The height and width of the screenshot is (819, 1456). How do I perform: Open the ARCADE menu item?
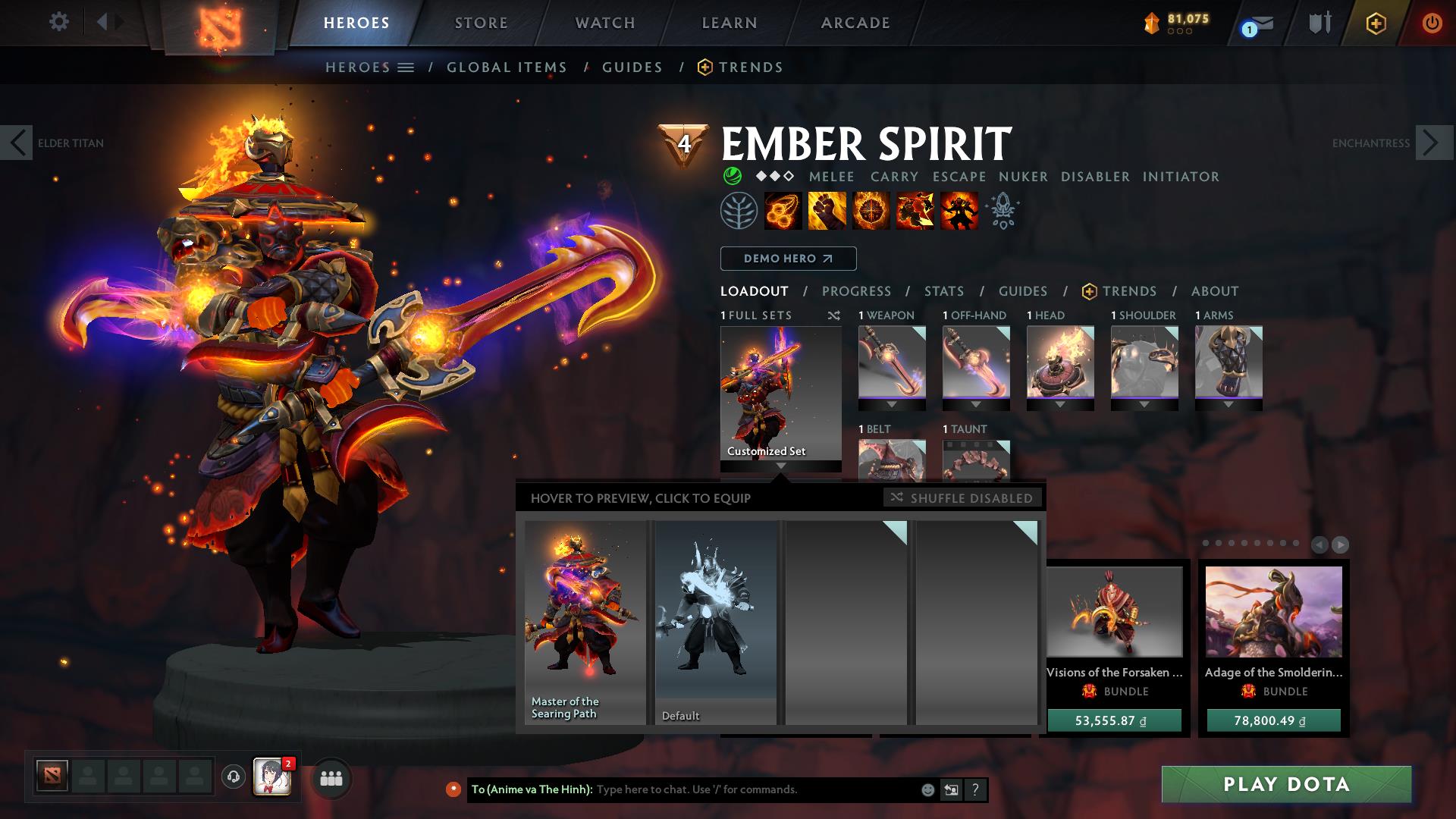point(855,22)
